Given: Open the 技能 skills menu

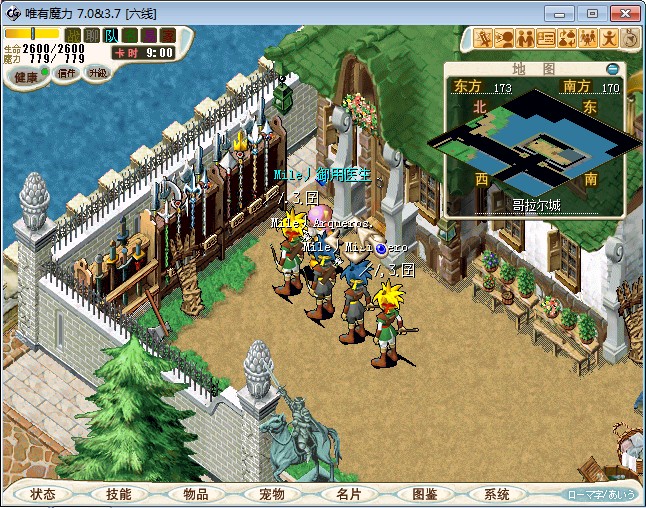Looking at the screenshot, I should click(119, 494).
